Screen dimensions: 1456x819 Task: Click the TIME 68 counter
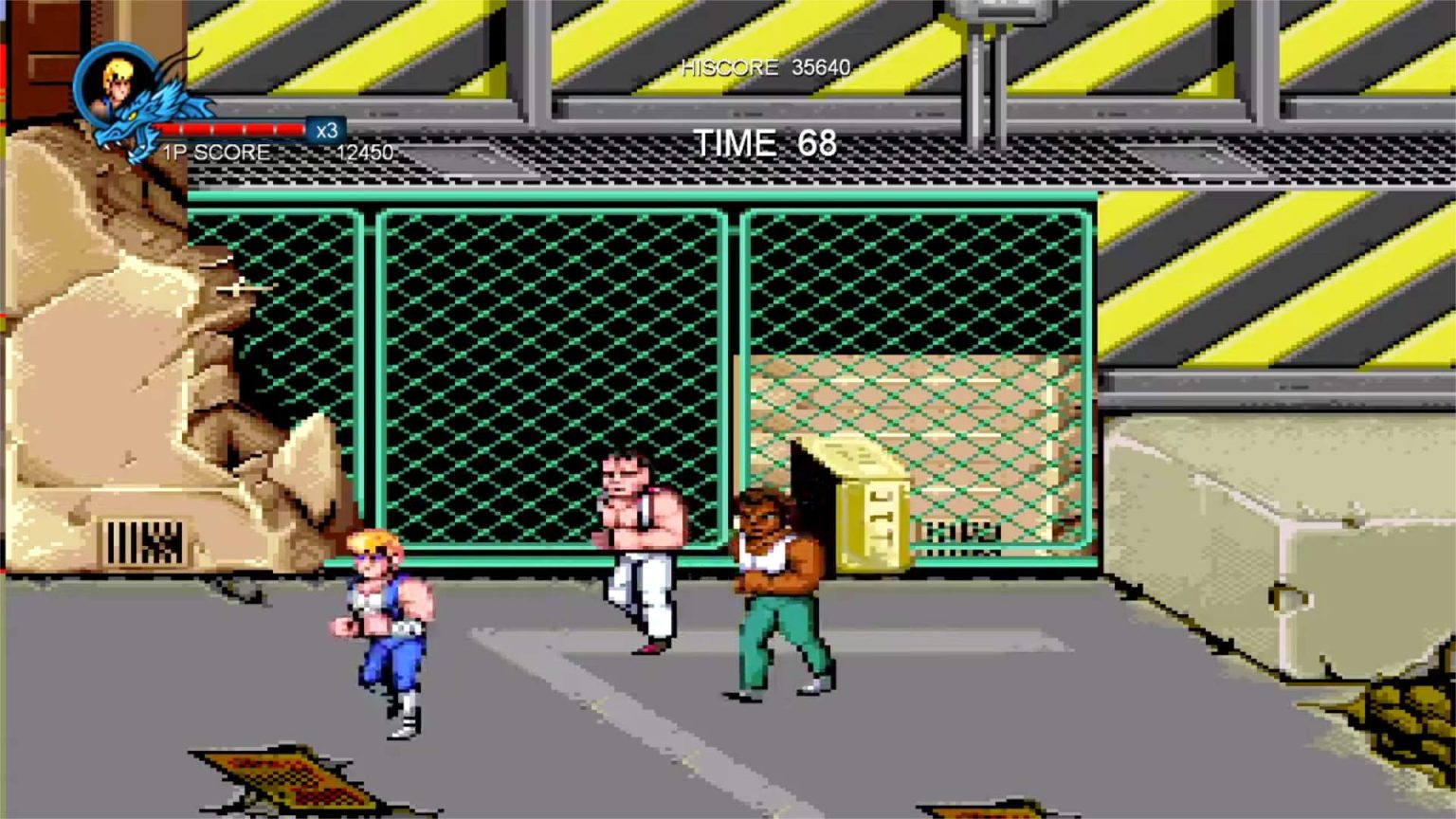[764, 142]
